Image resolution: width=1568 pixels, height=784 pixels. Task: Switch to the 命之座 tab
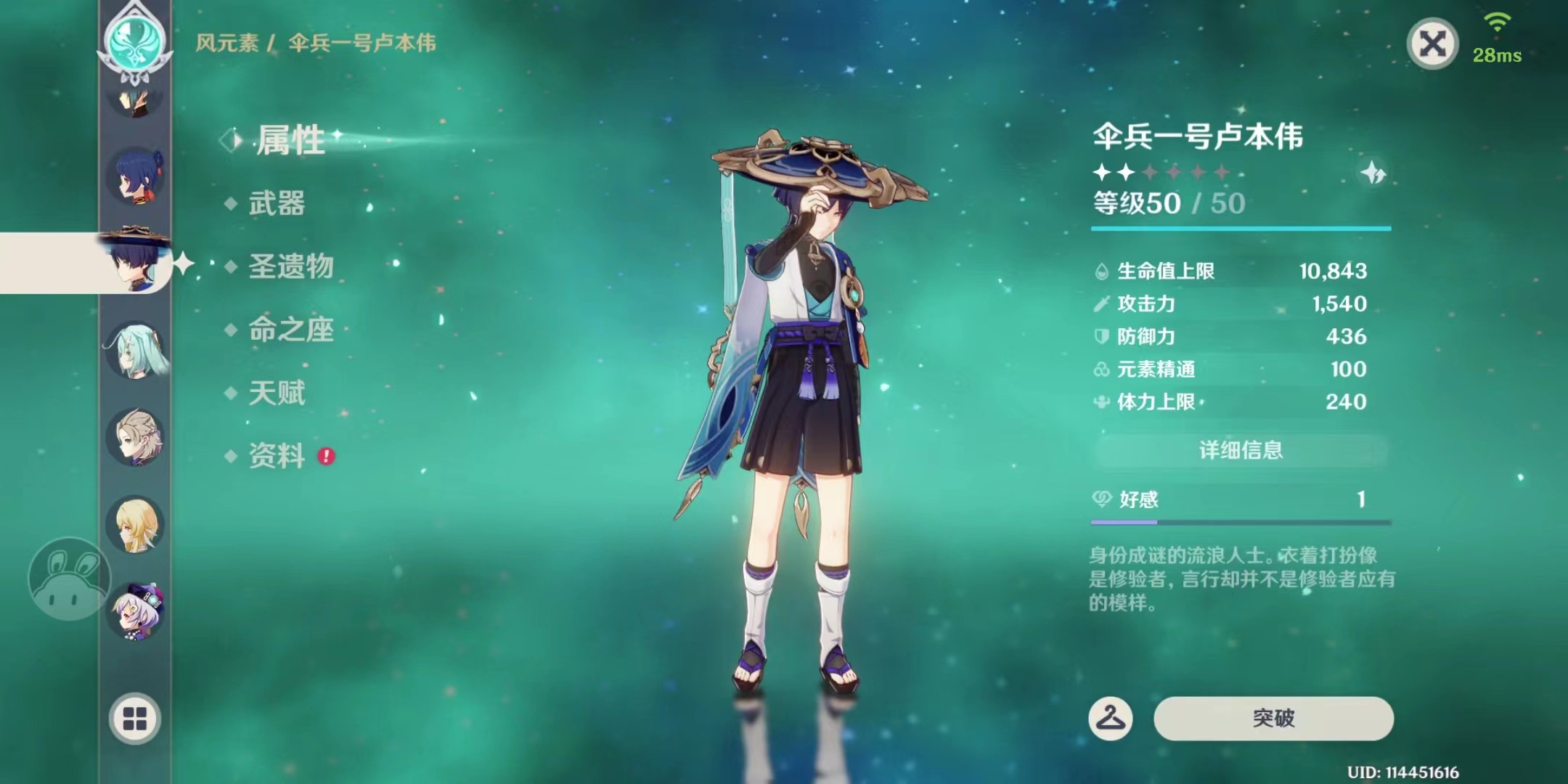290,330
